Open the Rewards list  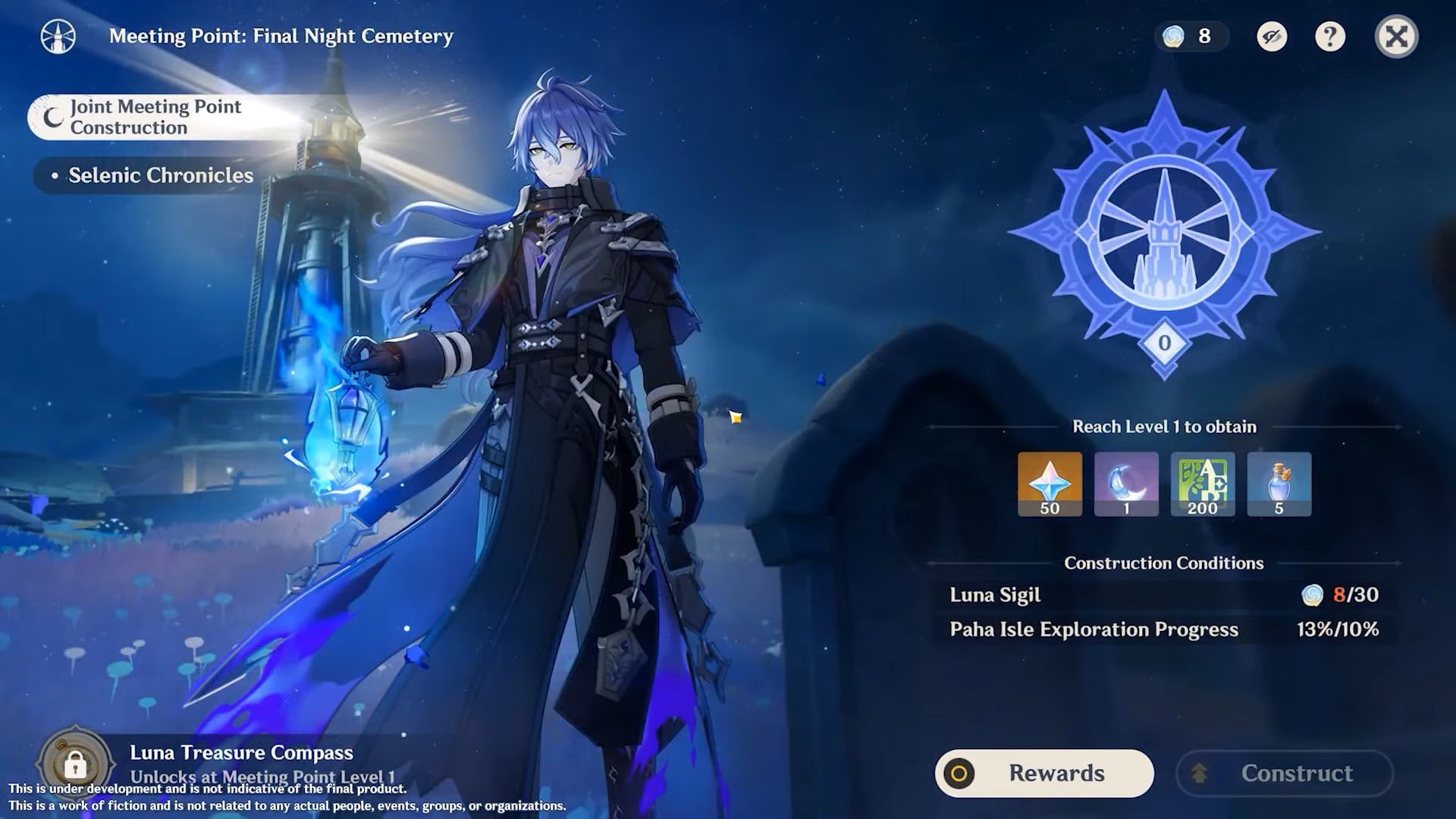1044,773
